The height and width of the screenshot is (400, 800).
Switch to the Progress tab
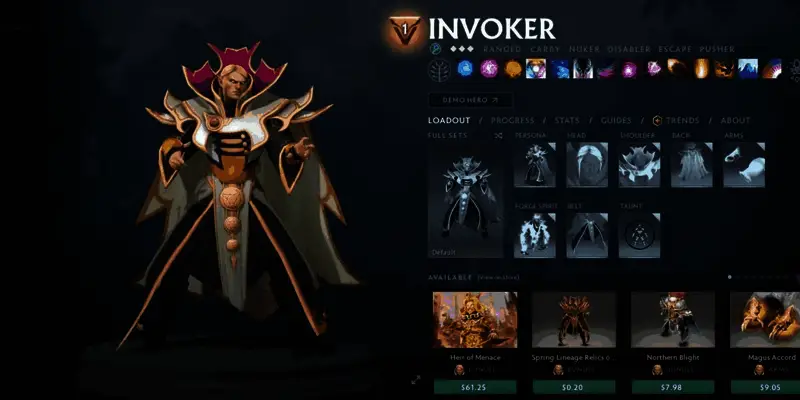pos(512,121)
